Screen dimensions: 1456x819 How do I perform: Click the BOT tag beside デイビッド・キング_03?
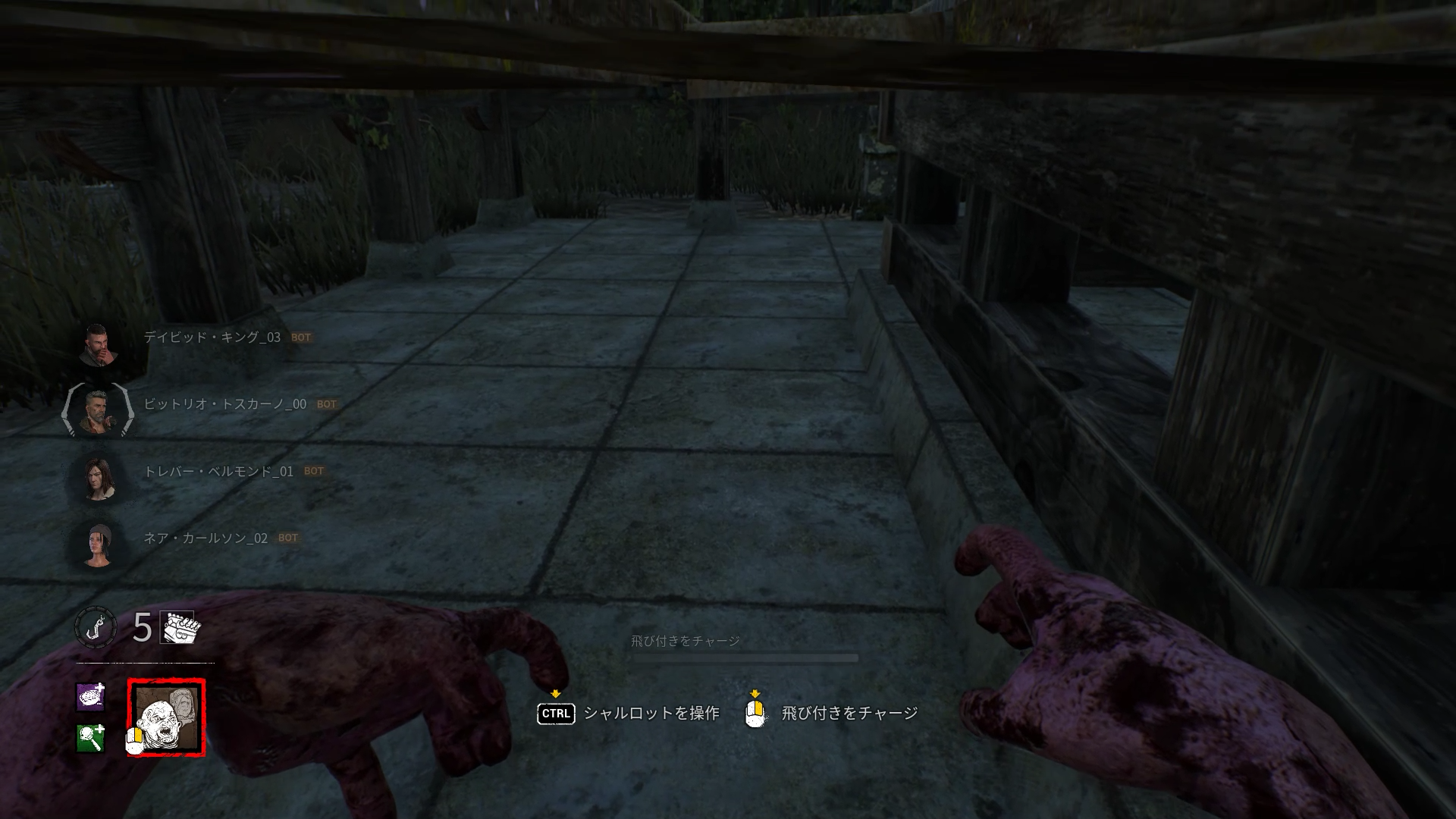pos(303,337)
